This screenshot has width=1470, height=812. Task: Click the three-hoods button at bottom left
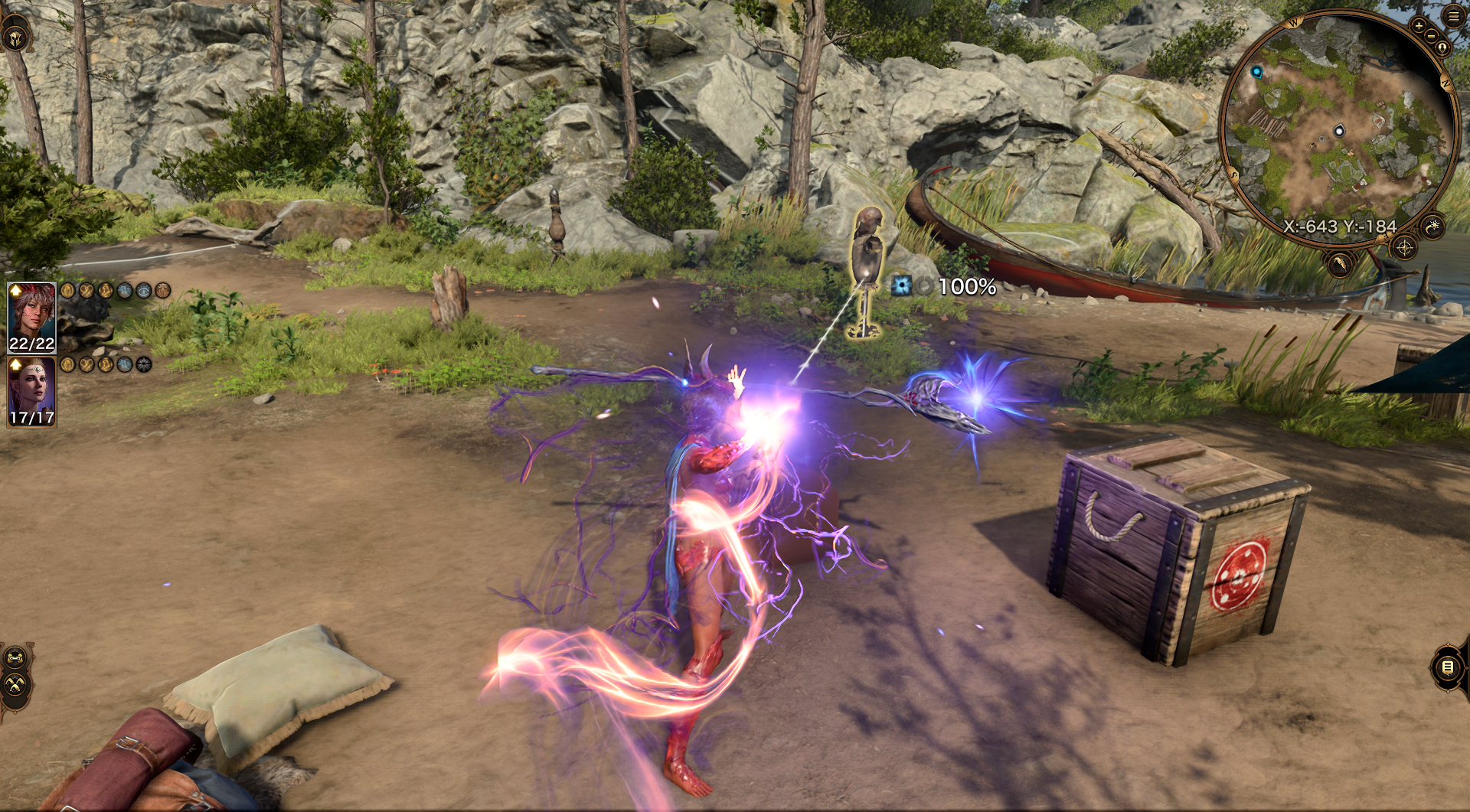click(x=15, y=684)
